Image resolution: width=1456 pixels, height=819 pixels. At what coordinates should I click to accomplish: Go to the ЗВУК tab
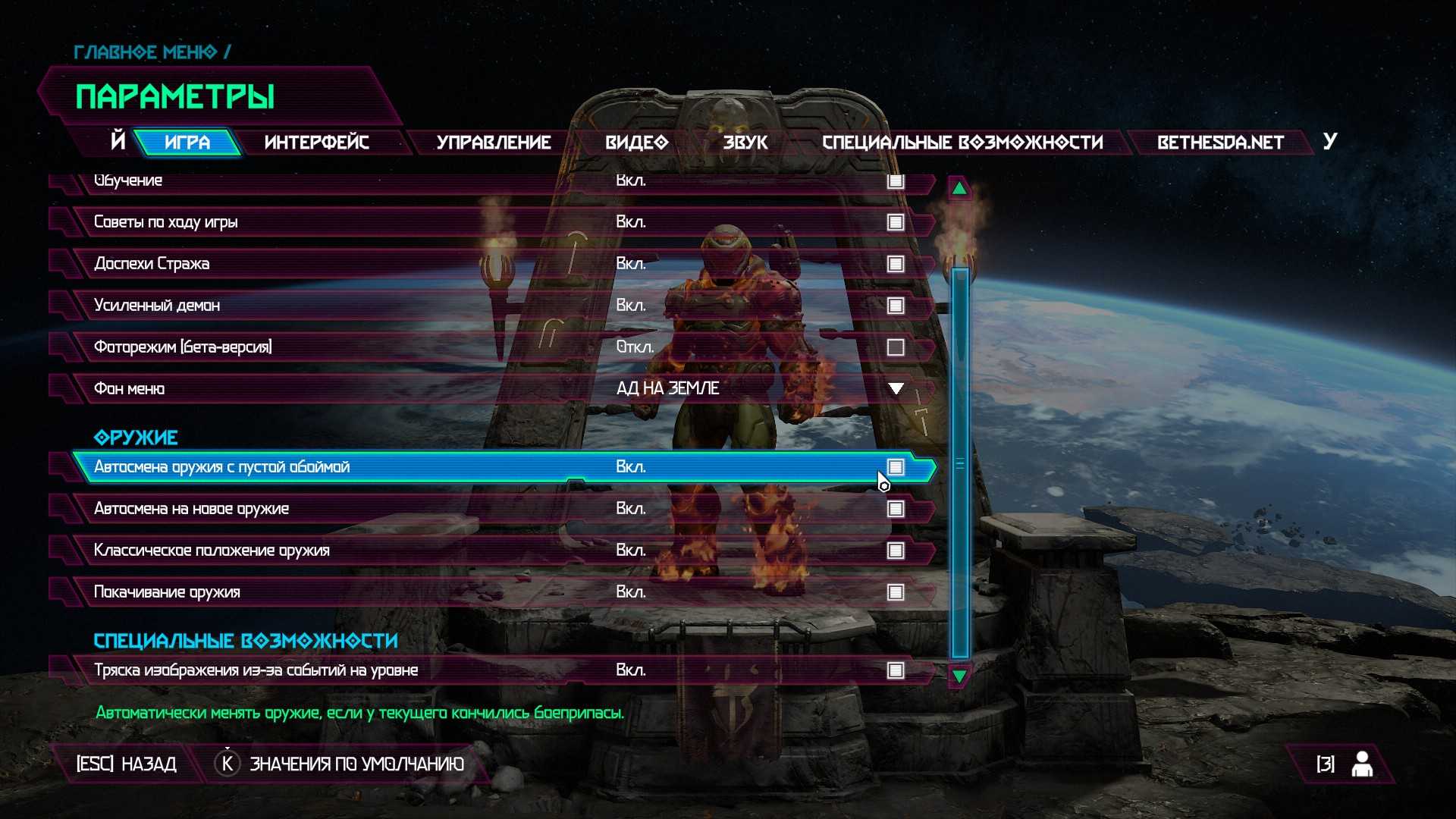coord(745,143)
